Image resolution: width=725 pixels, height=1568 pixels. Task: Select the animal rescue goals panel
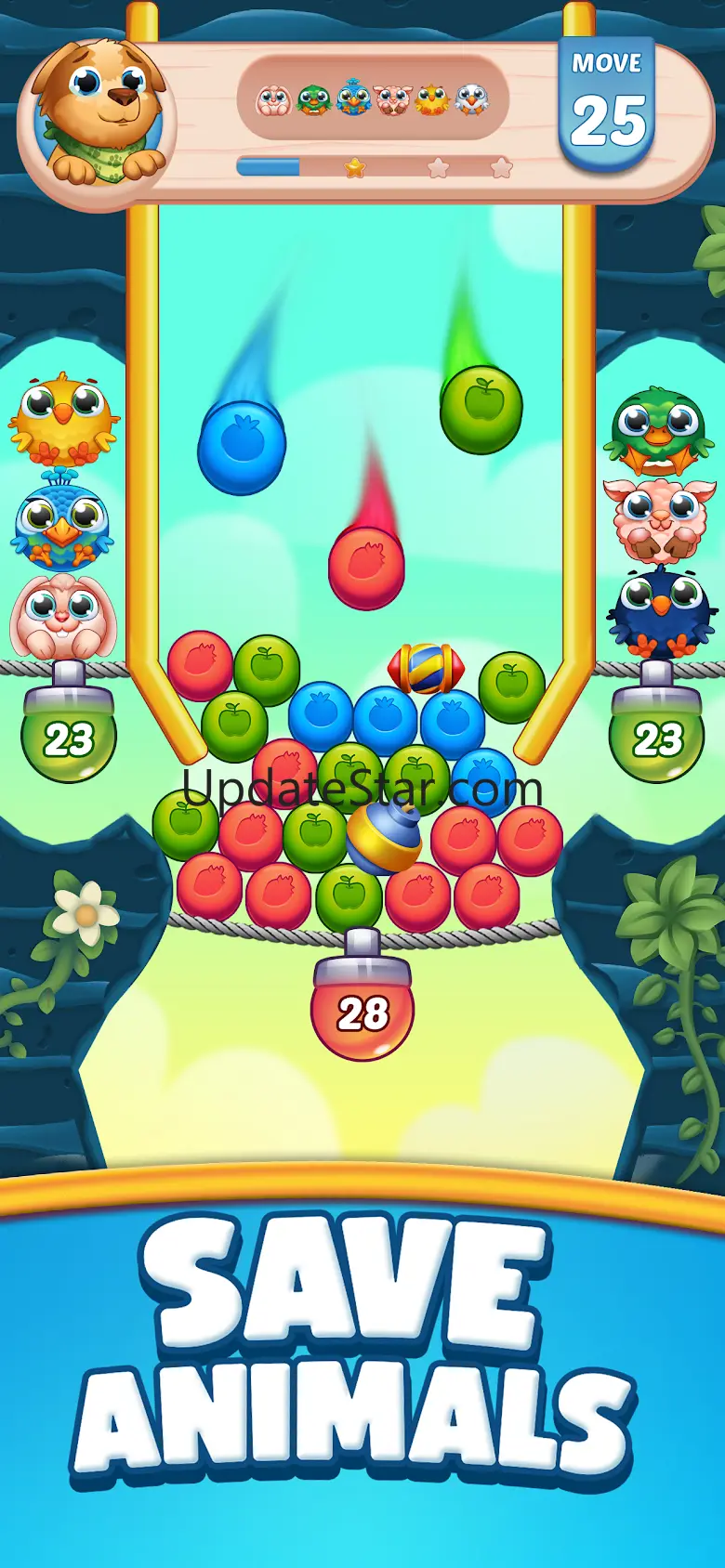tap(373, 98)
